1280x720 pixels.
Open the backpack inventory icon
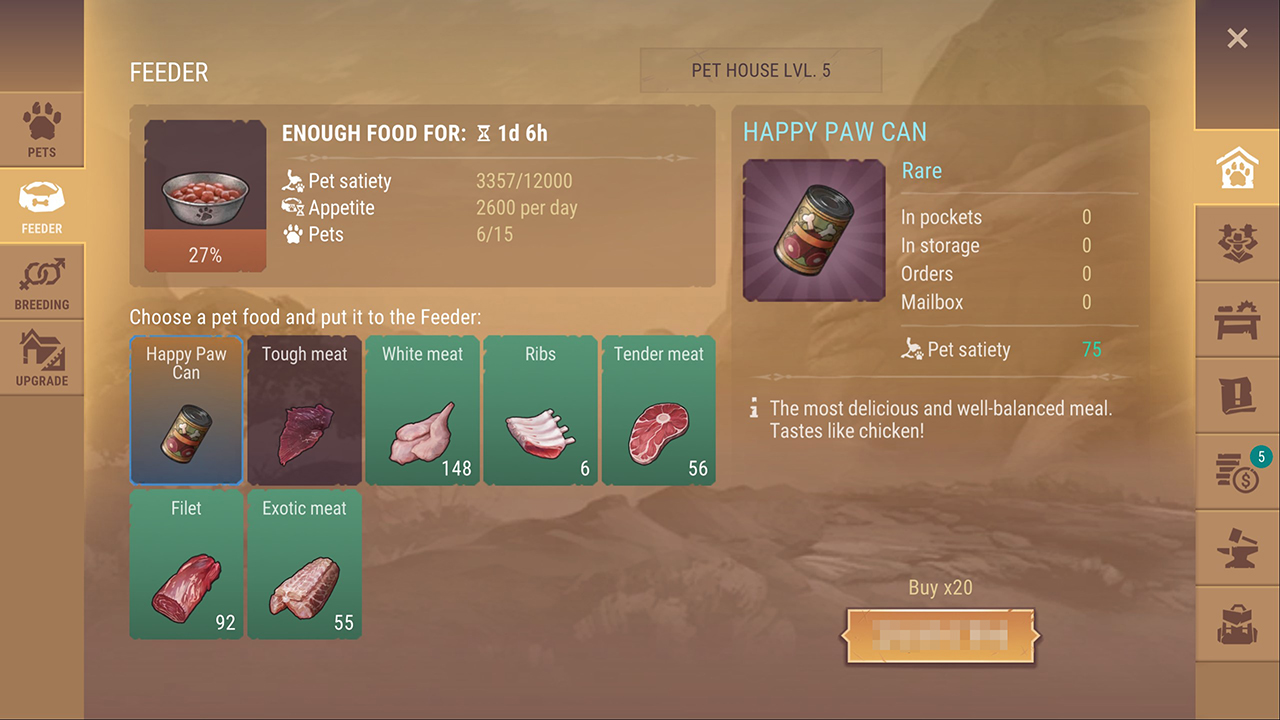(1237, 624)
